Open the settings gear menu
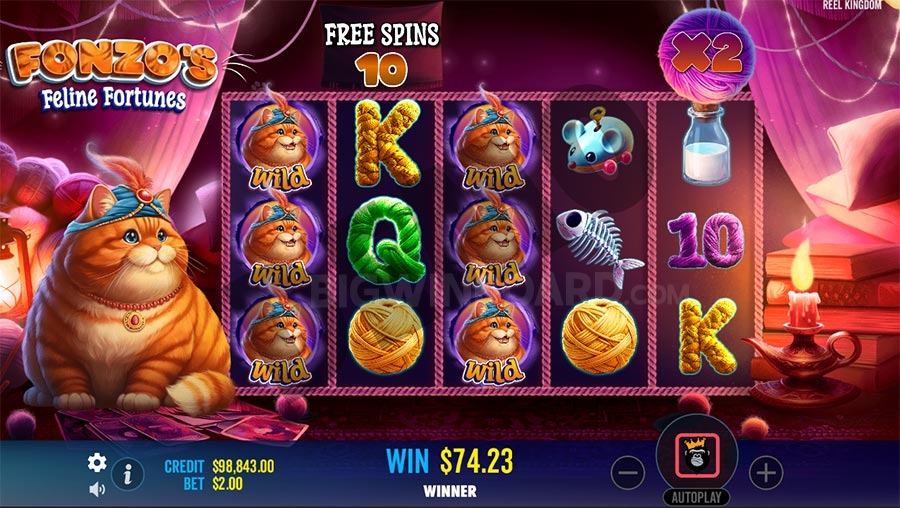This screenshot has height=508, width=900. pyautogui.click(x=97, y=462)
